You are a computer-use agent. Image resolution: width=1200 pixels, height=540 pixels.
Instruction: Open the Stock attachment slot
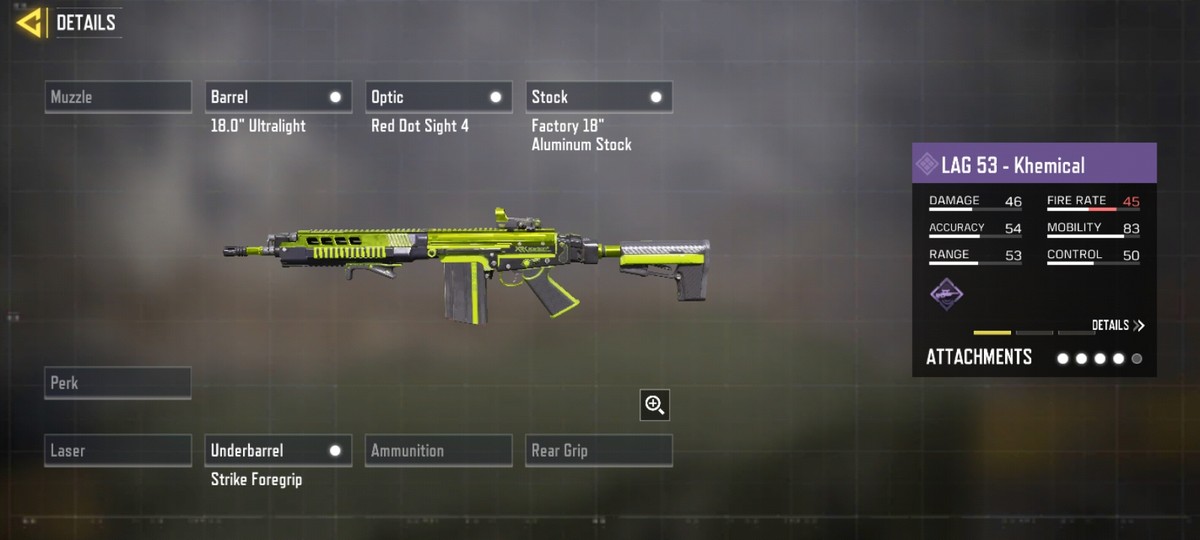598,97
